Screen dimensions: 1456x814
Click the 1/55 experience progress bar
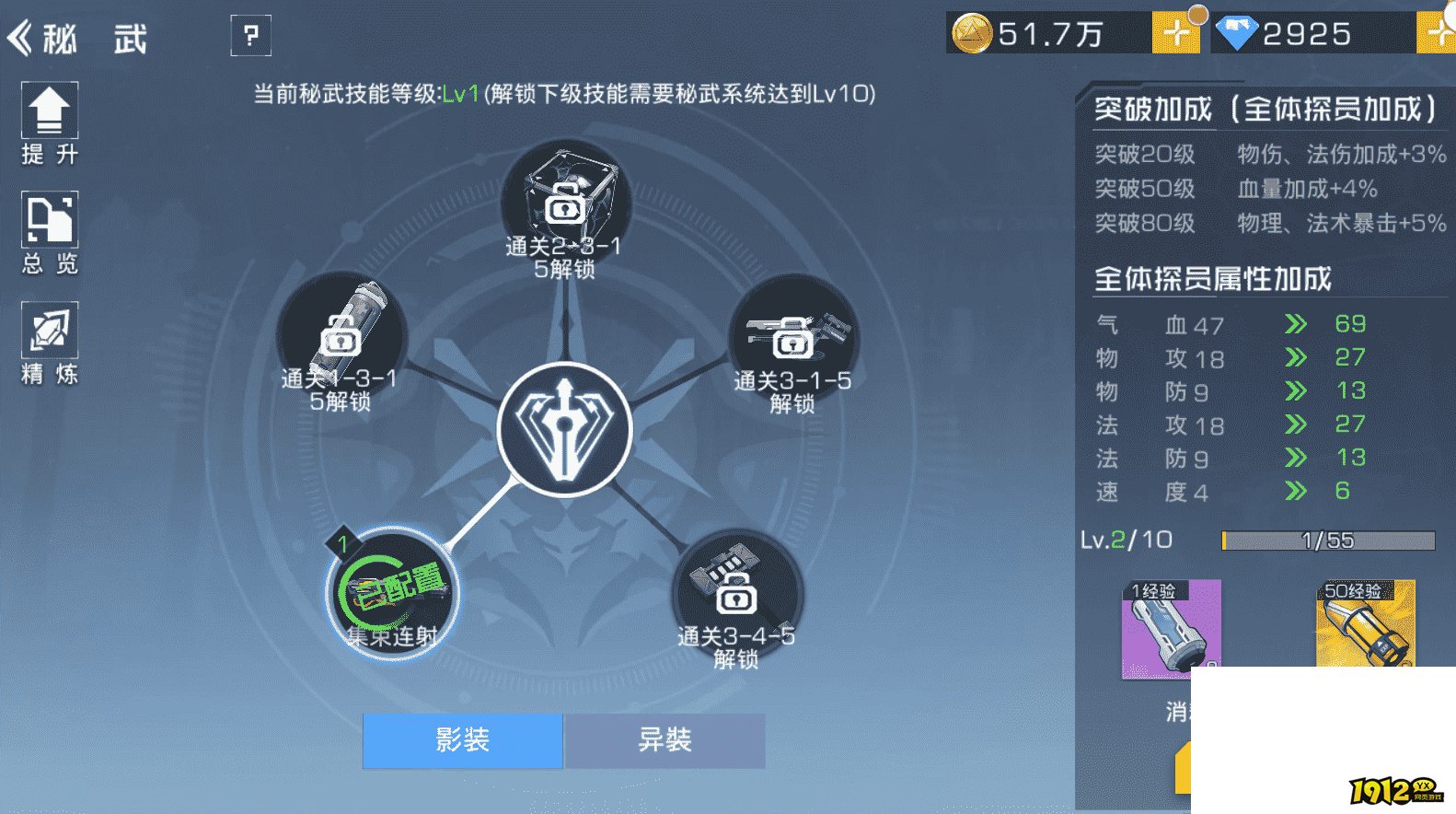point(1327,541)
